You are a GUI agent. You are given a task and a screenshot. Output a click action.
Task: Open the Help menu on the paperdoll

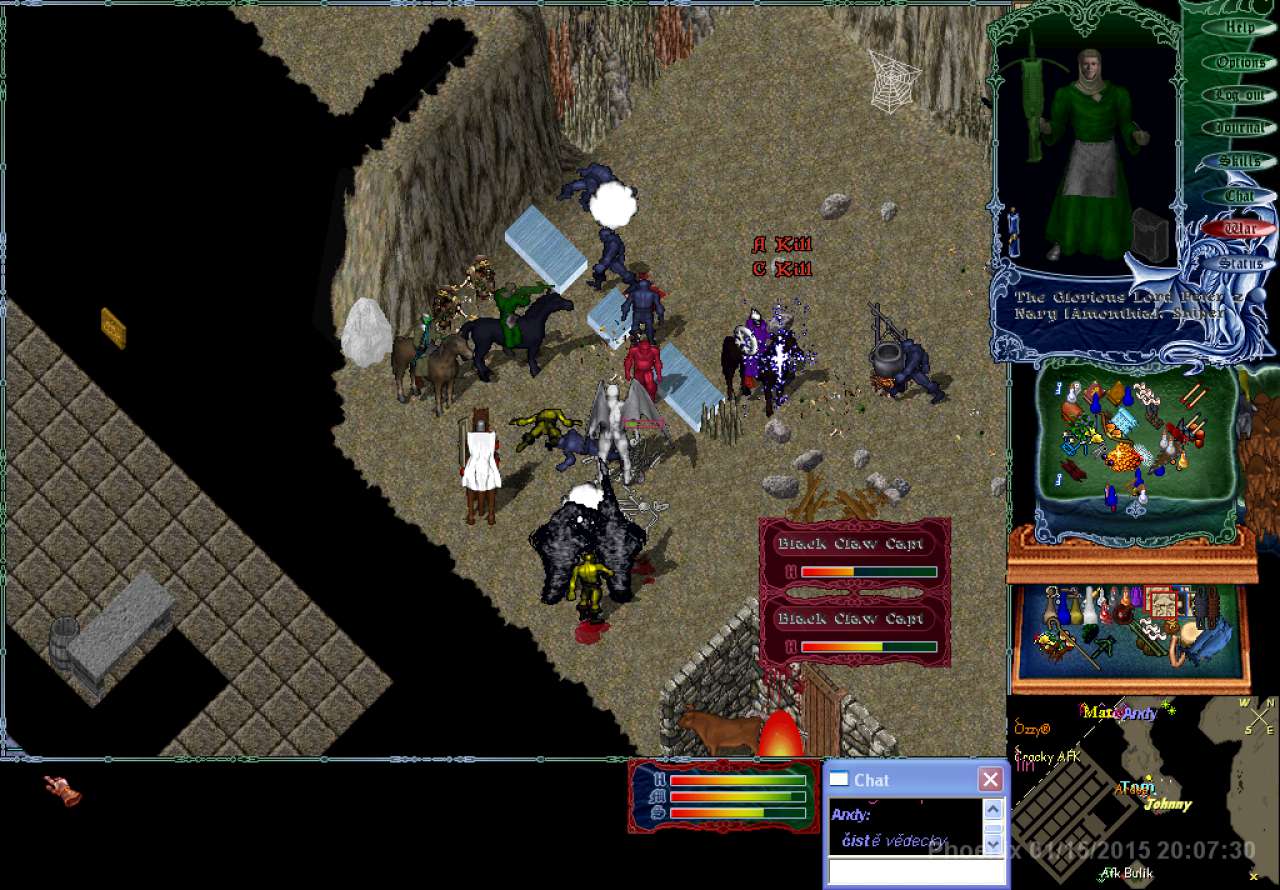(x=1241, y=28)
